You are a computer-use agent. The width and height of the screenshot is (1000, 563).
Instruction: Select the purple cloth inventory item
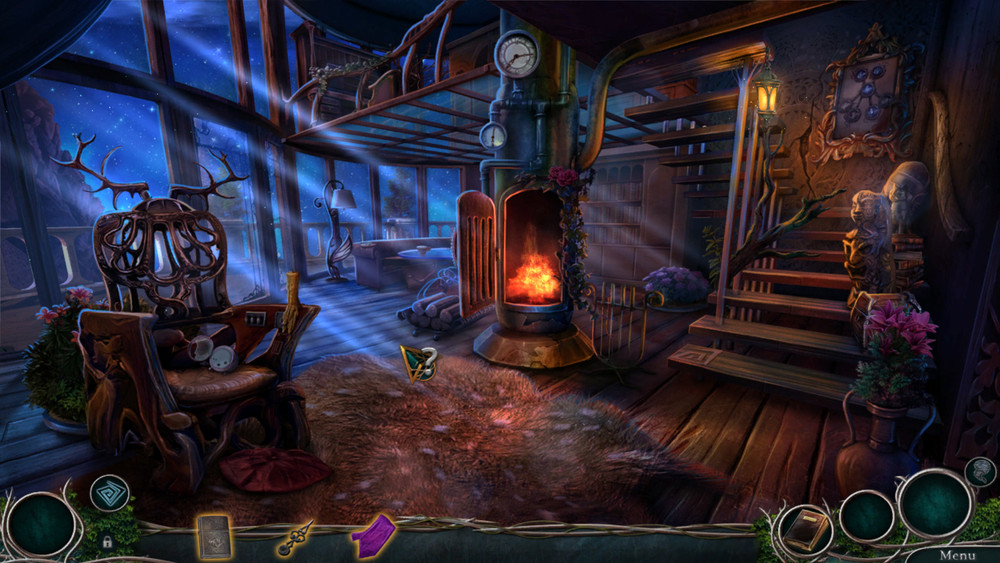(372, 533)
